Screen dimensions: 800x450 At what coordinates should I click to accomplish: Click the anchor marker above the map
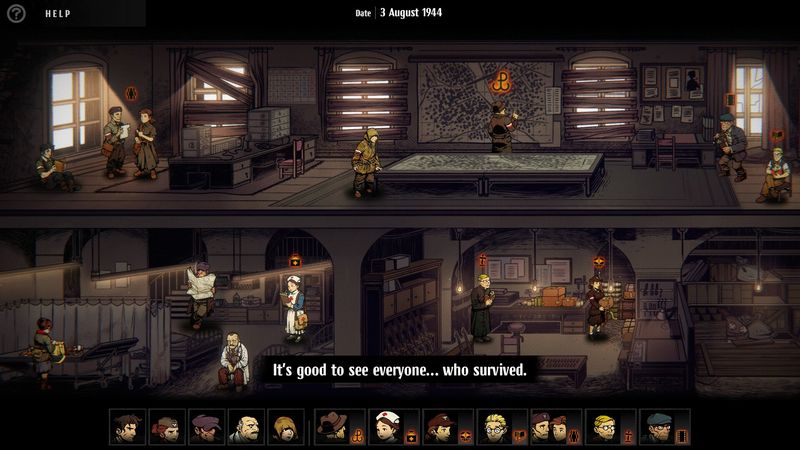point(498,79)
